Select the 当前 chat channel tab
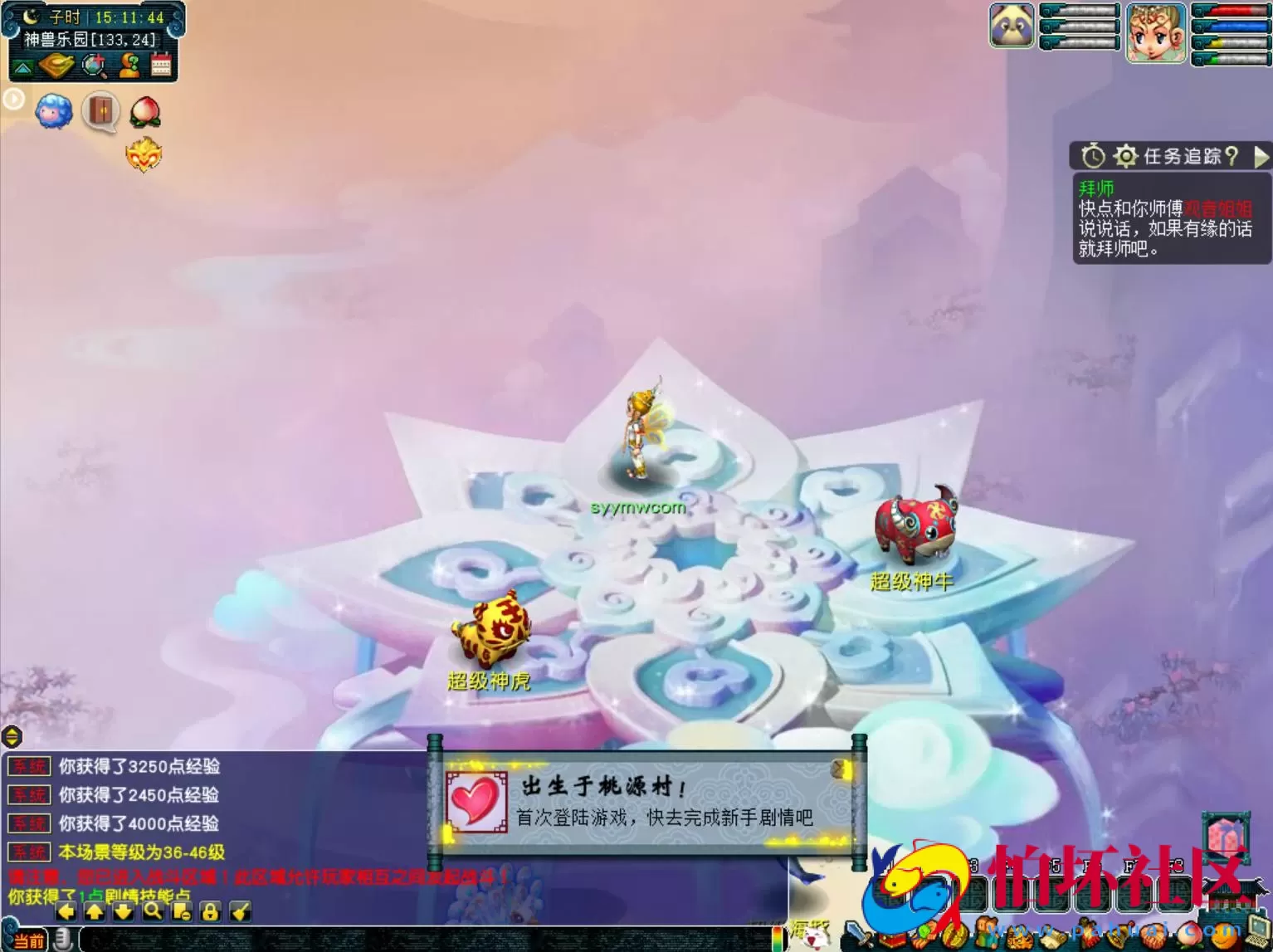This screenshot has width=1273, height=952. 29,940
